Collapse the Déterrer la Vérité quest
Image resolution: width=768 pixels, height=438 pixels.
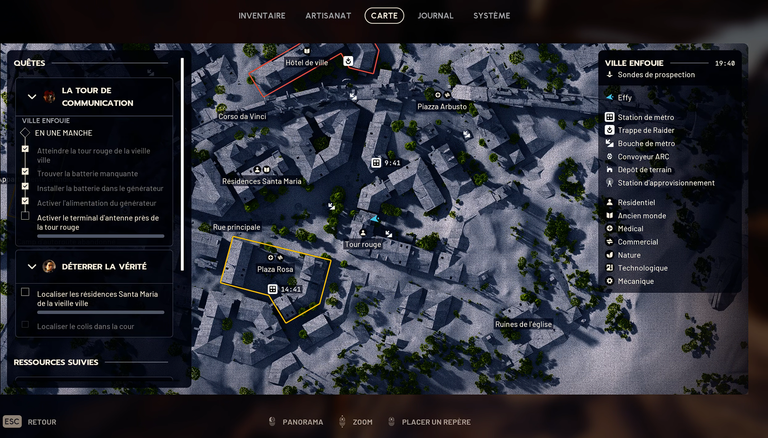32,267
